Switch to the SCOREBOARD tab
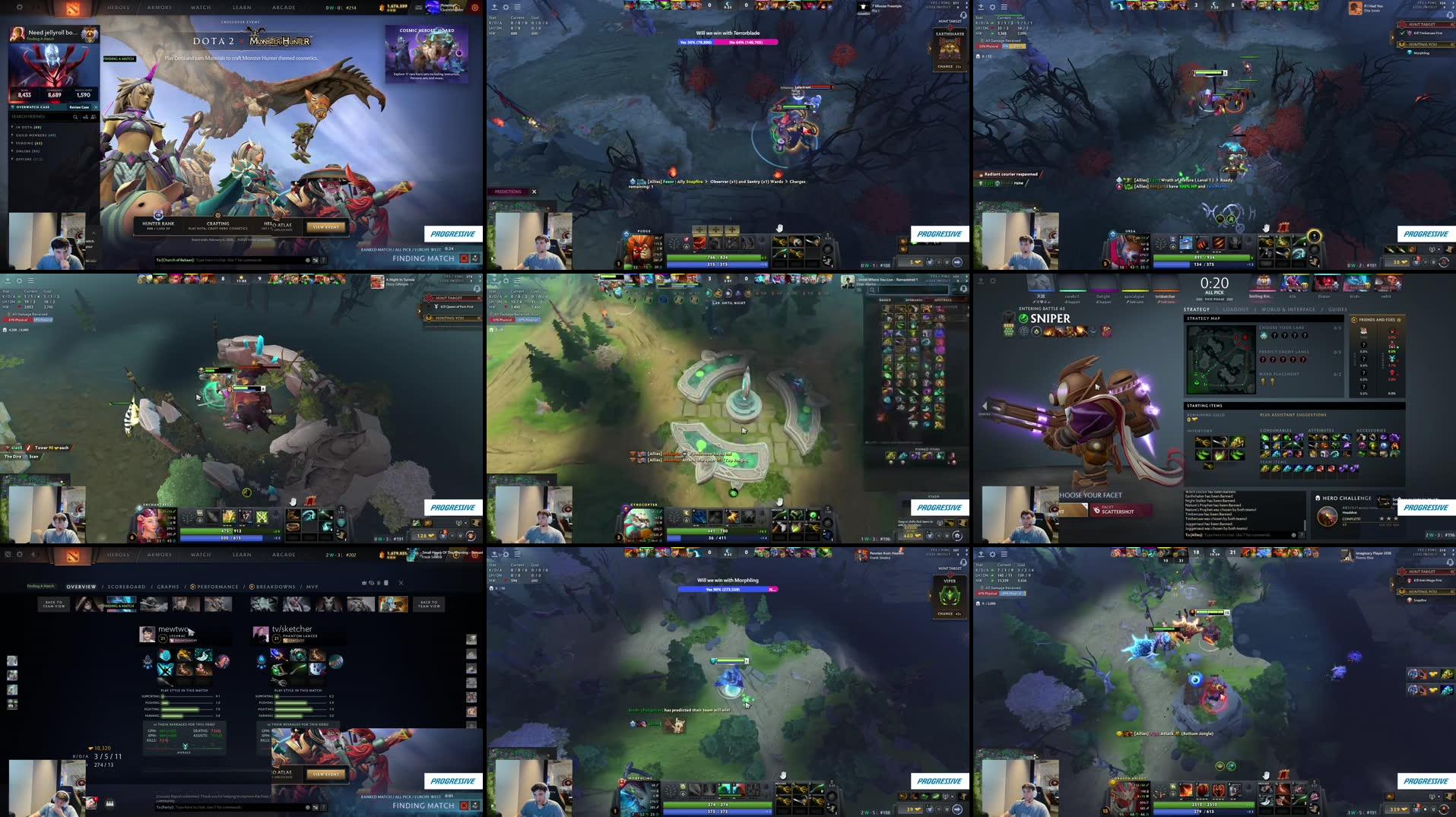 tap(125, 587)
